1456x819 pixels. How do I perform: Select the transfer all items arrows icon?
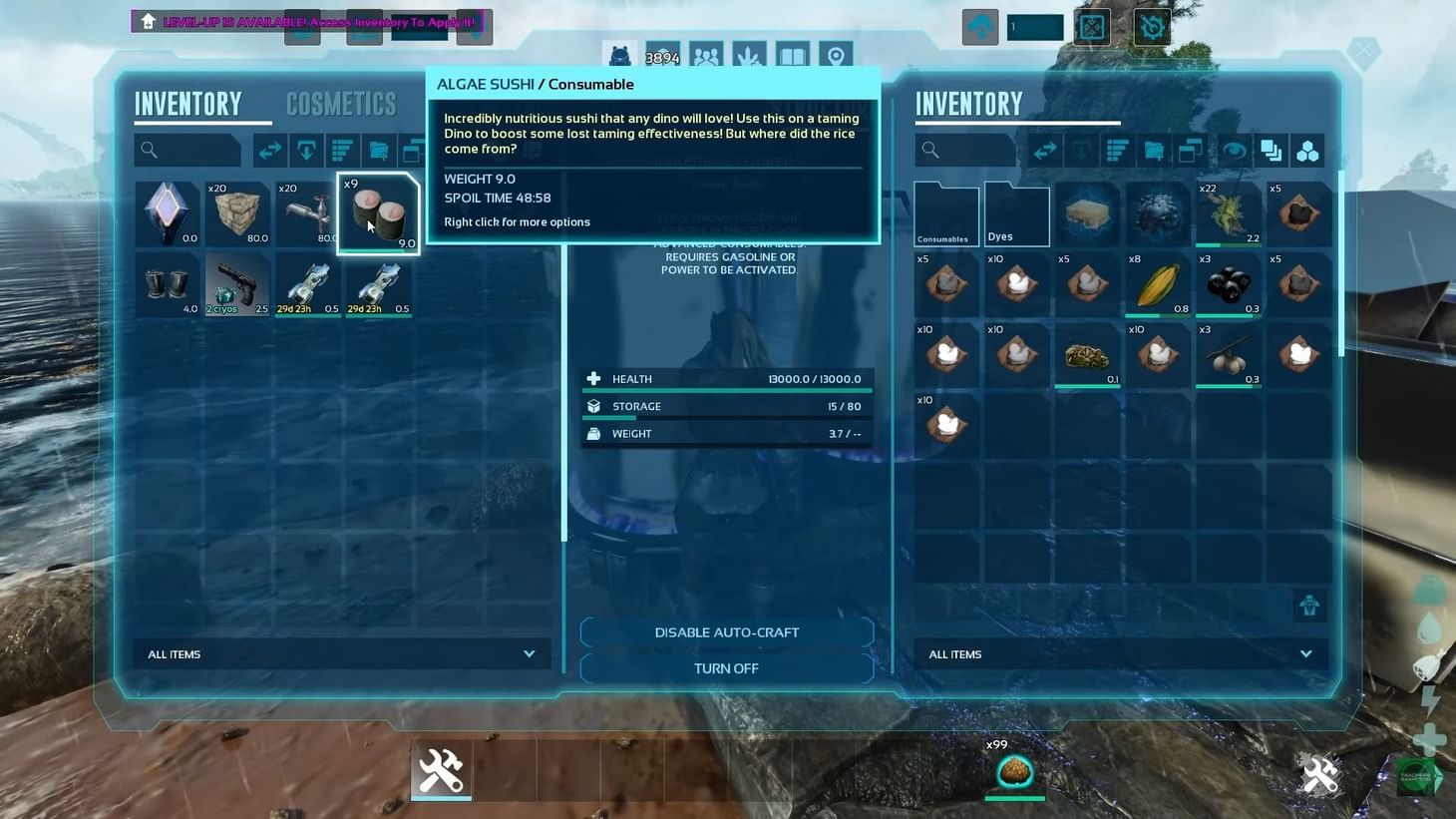tap(269, 150)
